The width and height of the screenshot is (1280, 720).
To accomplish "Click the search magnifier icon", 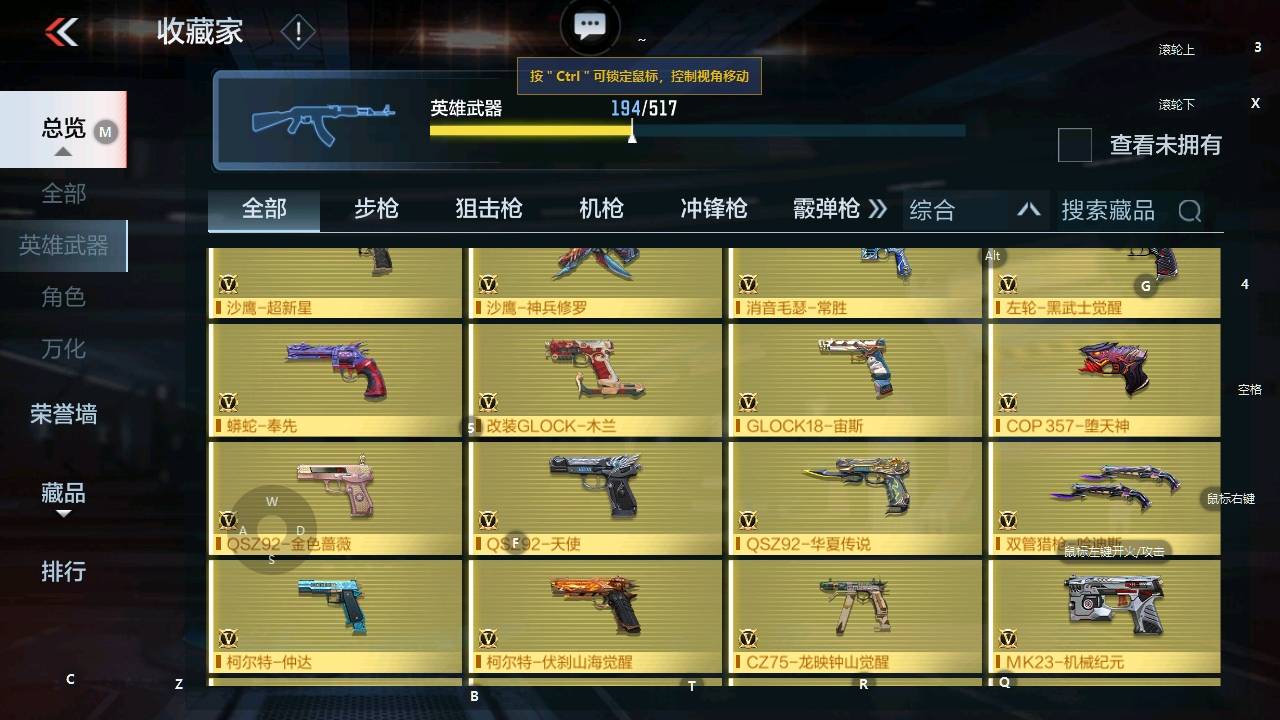I will 1191,210.
